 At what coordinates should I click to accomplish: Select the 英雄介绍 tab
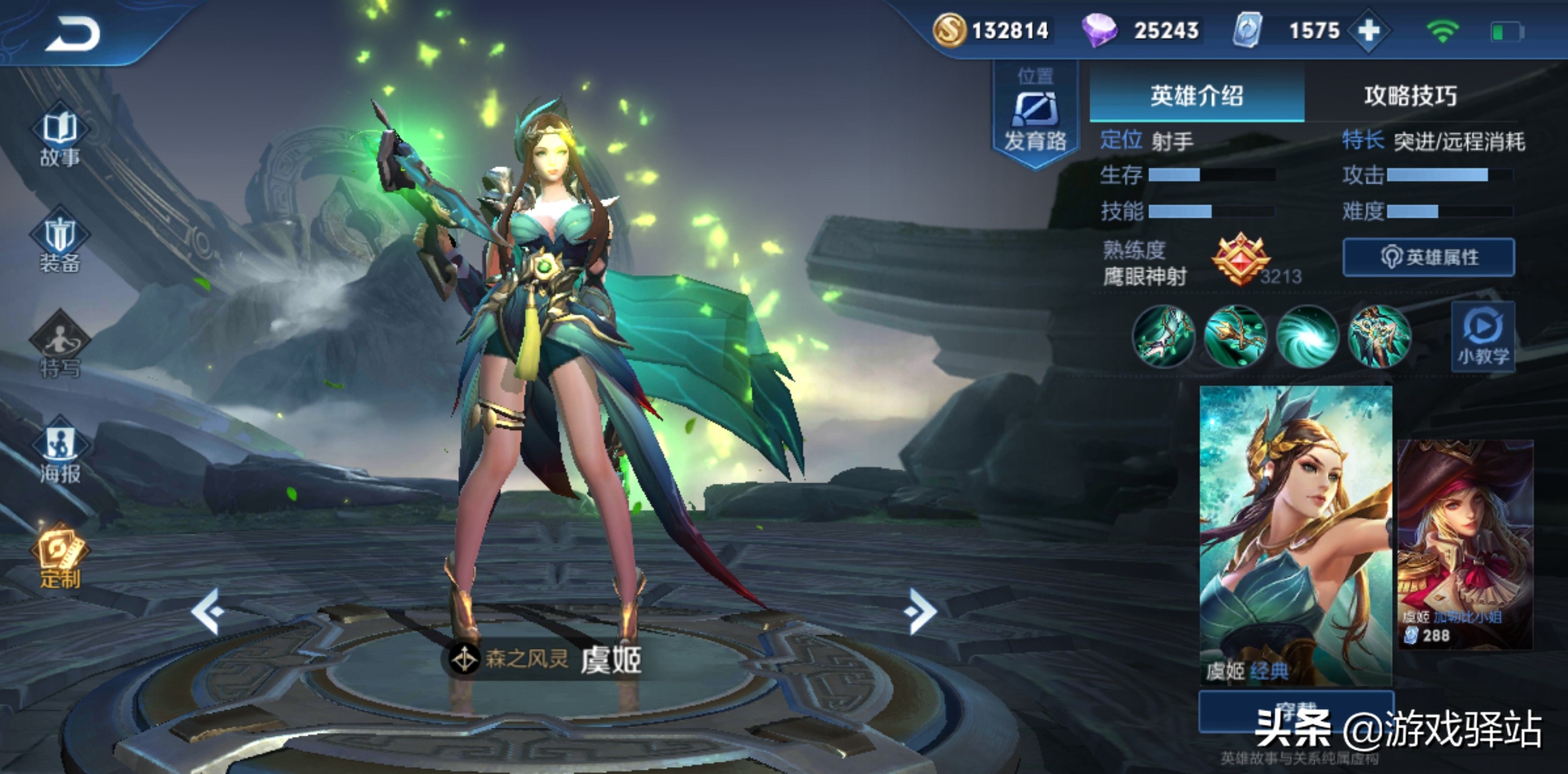(1196, 96)
